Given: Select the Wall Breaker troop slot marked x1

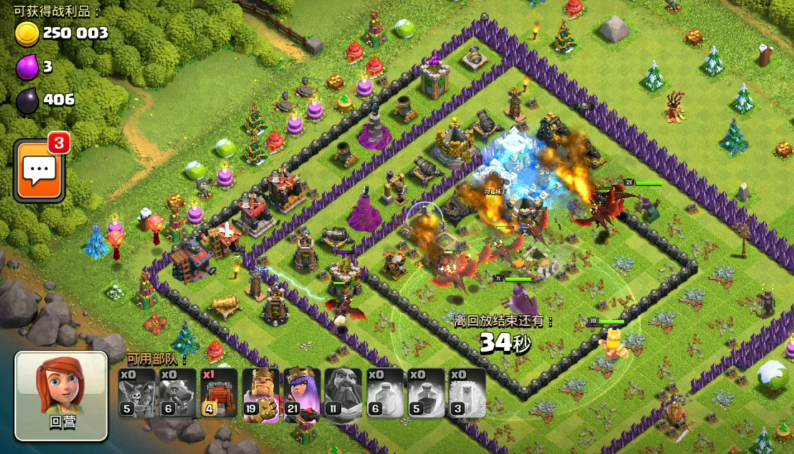Looking at the screenshot, I should [x=219, y=392].
